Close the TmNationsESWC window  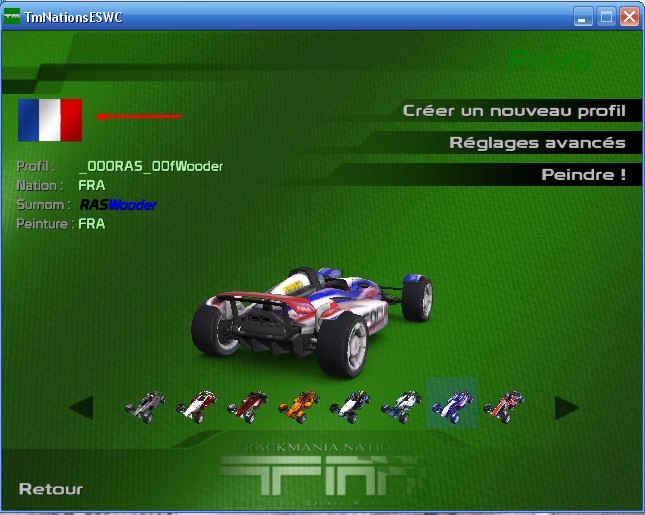pos(629,17)
